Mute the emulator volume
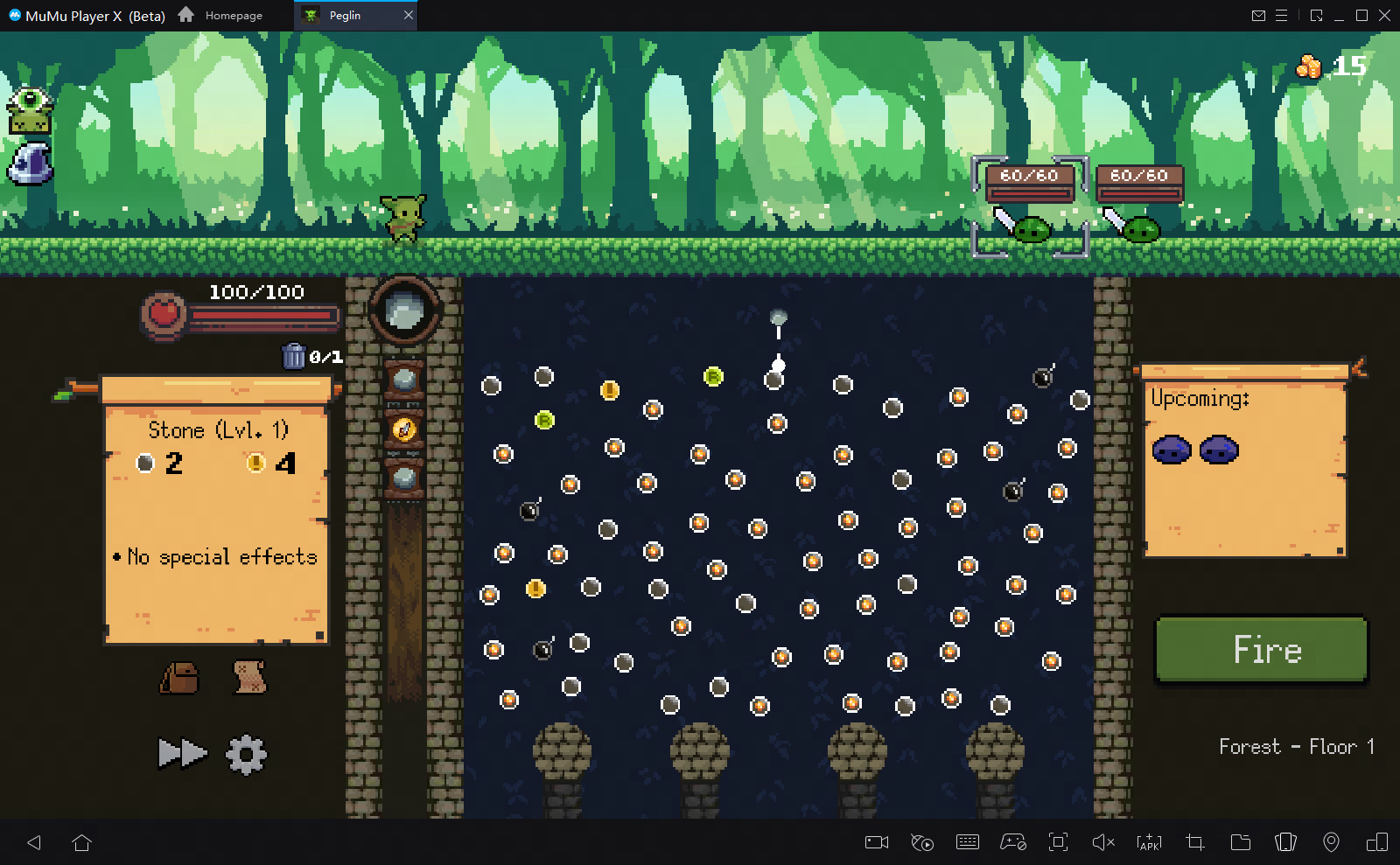 click(1102, 842)
